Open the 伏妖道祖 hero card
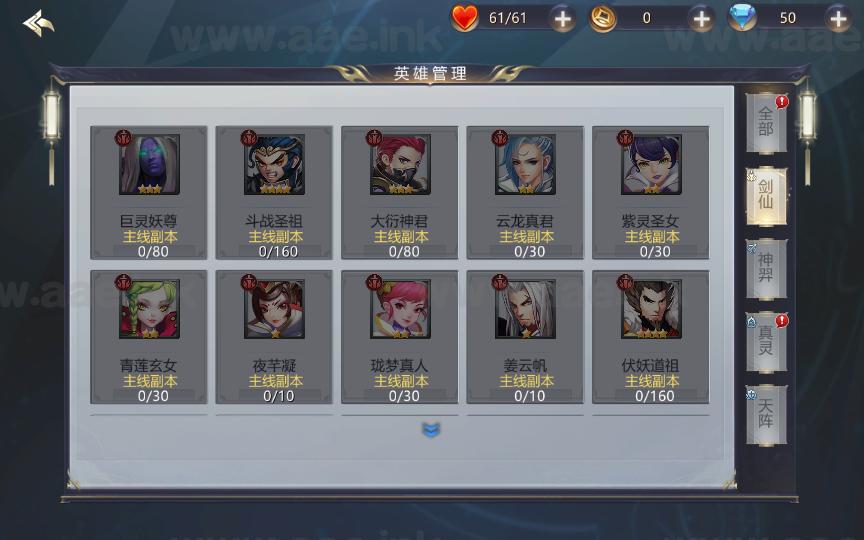Viewport: 864px width, 540px height. pyautogui.click(x=651, y=337)
